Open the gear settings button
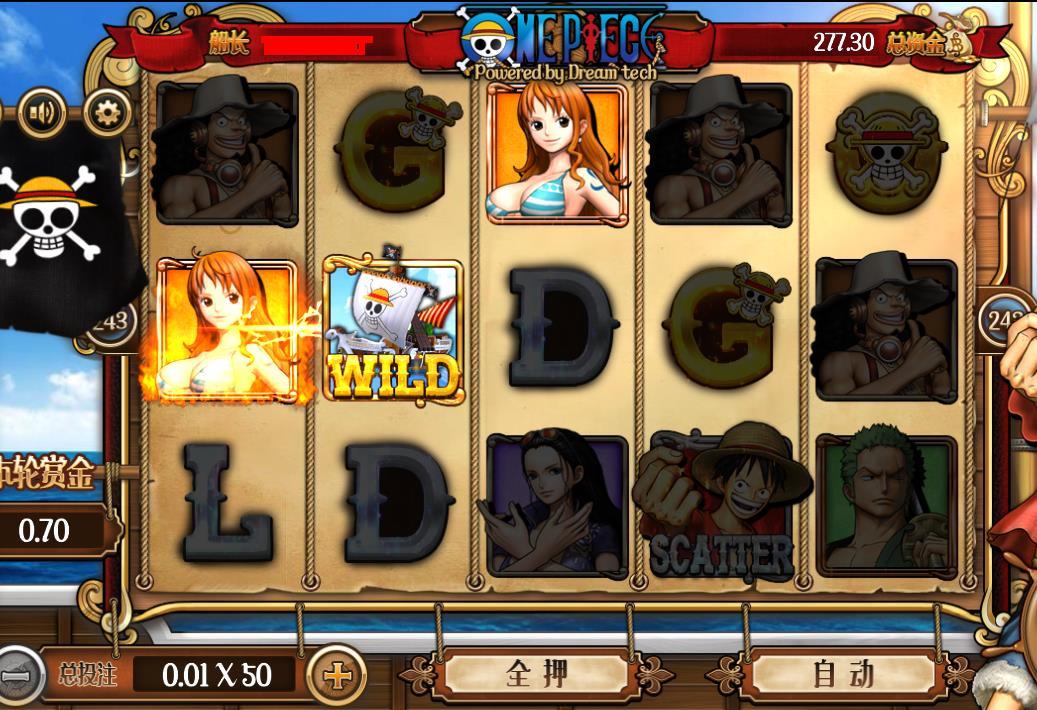This screenshot has height=710, width=1037. (106, 113)
